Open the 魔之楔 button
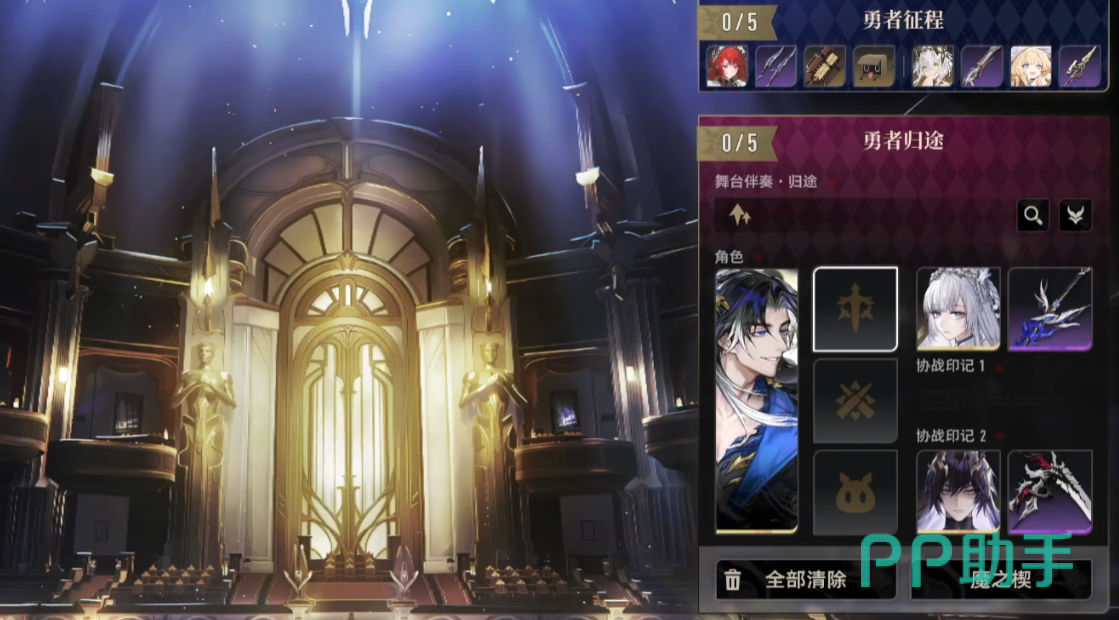The height and width of the screenshot is (620, 1119). point(1000,580)
